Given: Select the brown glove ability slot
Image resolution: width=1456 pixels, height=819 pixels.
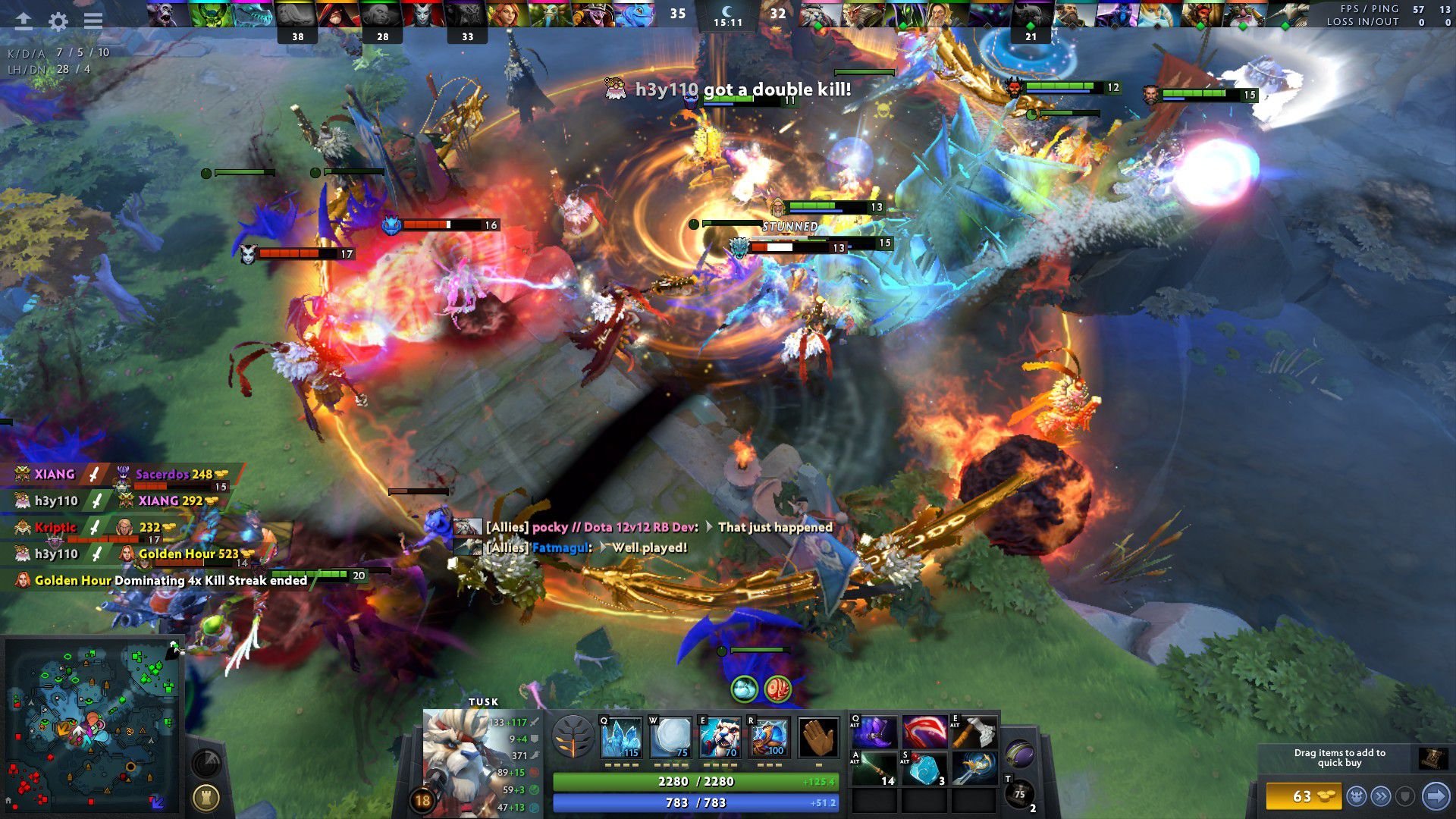Looking at the screenshot, I should (x=818, y=737).
